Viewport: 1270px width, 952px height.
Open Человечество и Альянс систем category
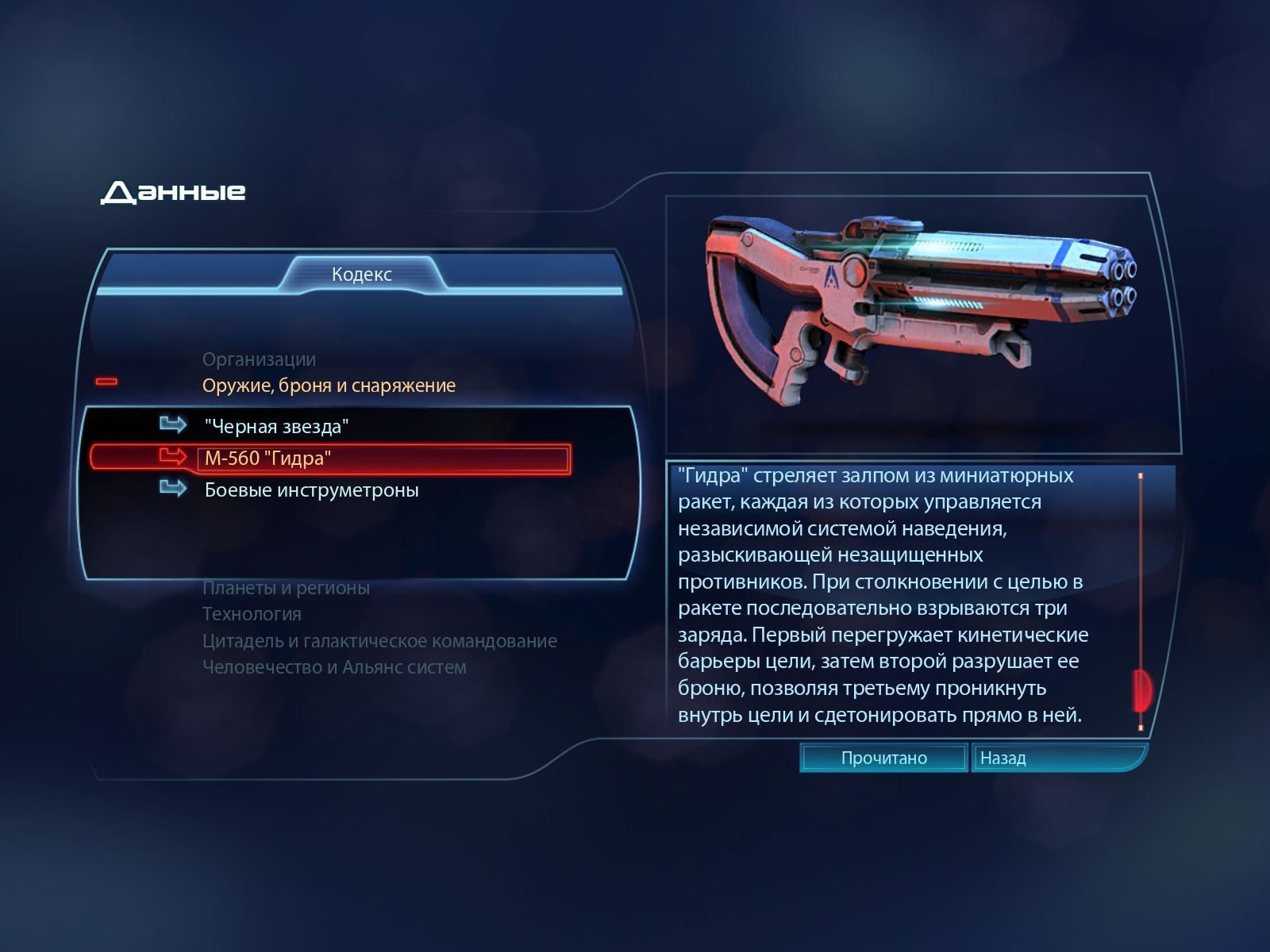point(334,667)
